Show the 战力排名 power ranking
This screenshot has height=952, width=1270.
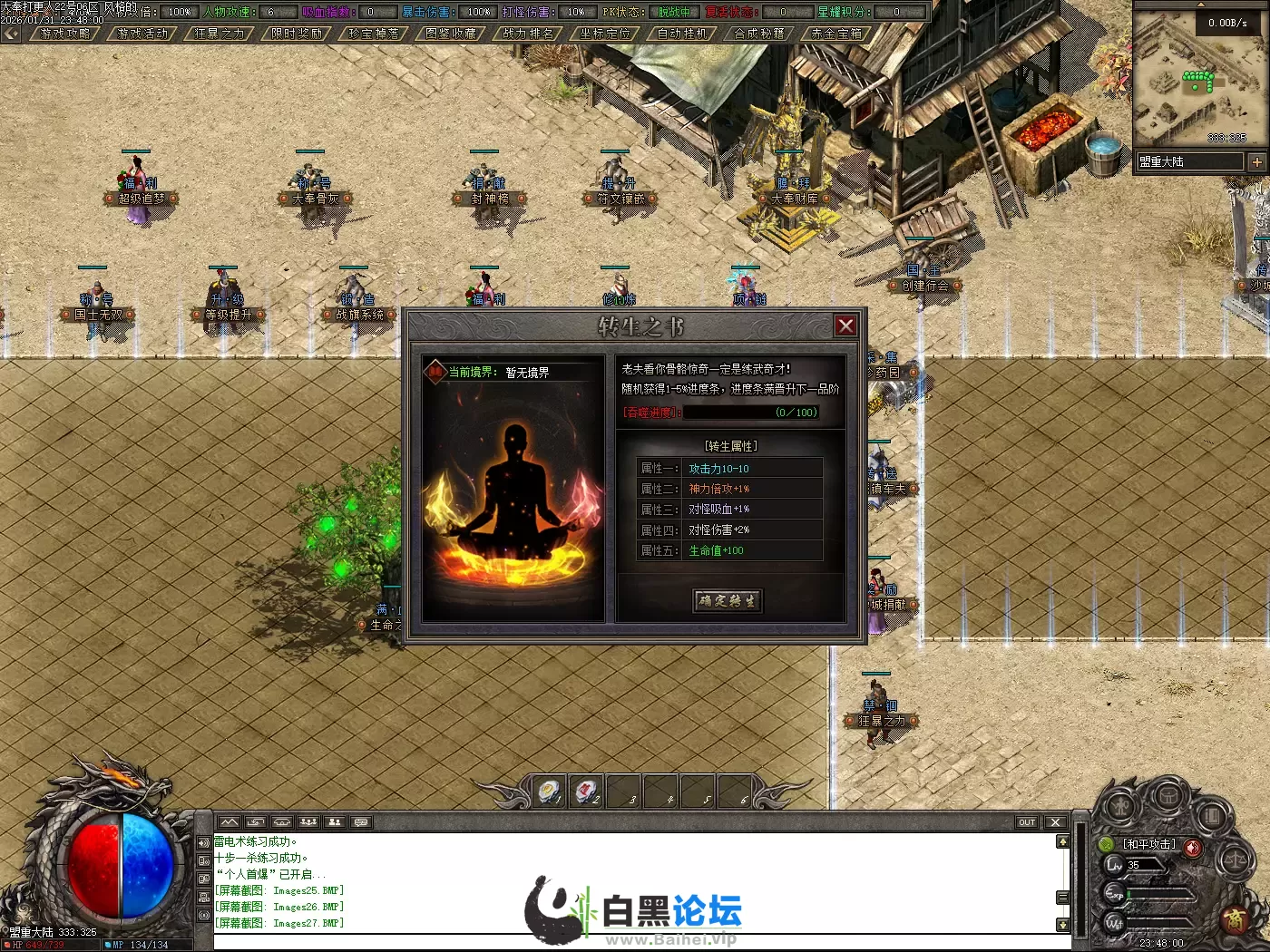tap(528, 34)
